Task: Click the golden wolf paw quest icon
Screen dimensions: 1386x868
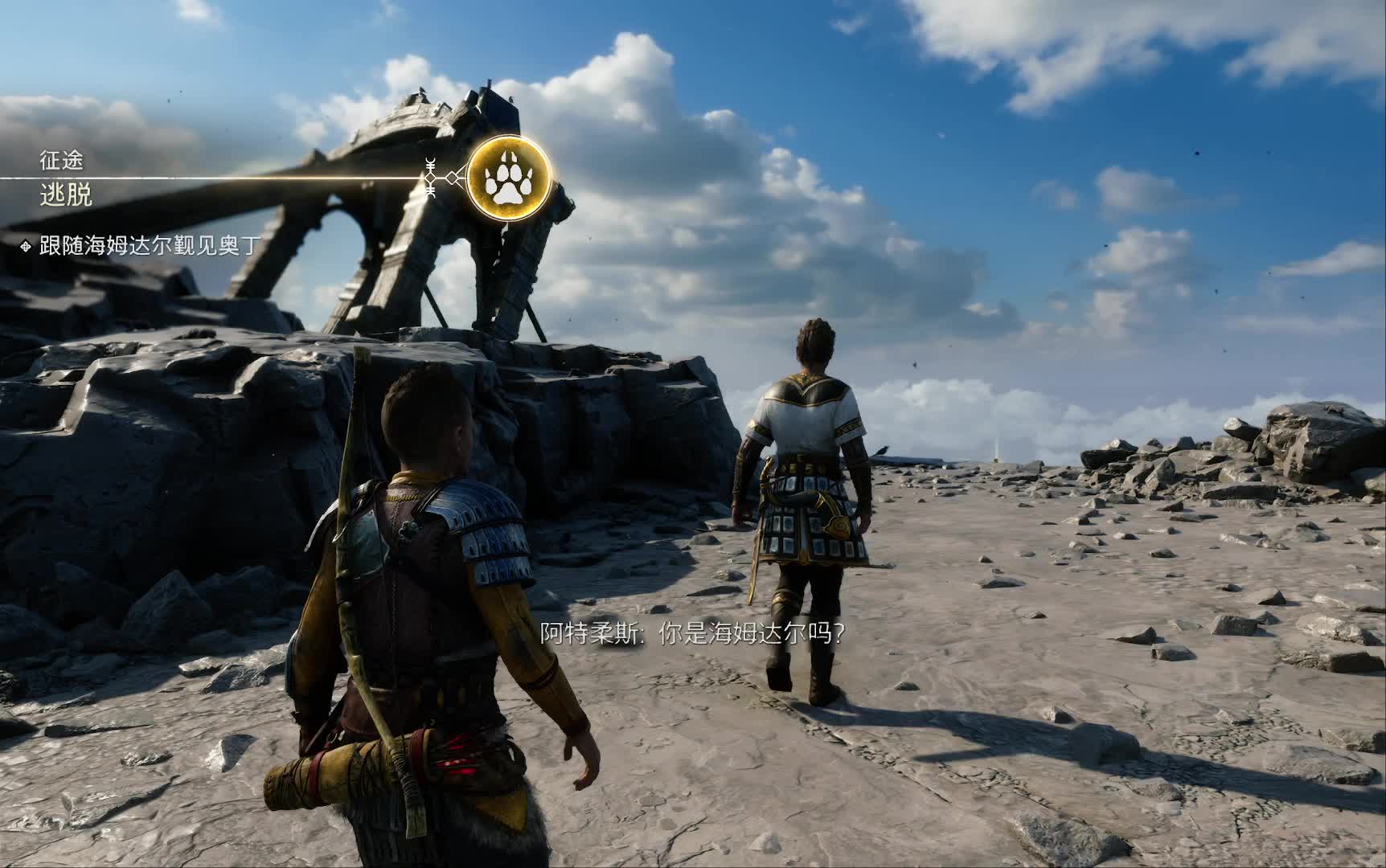Action: pyautogui.click(x=509, y=178)
